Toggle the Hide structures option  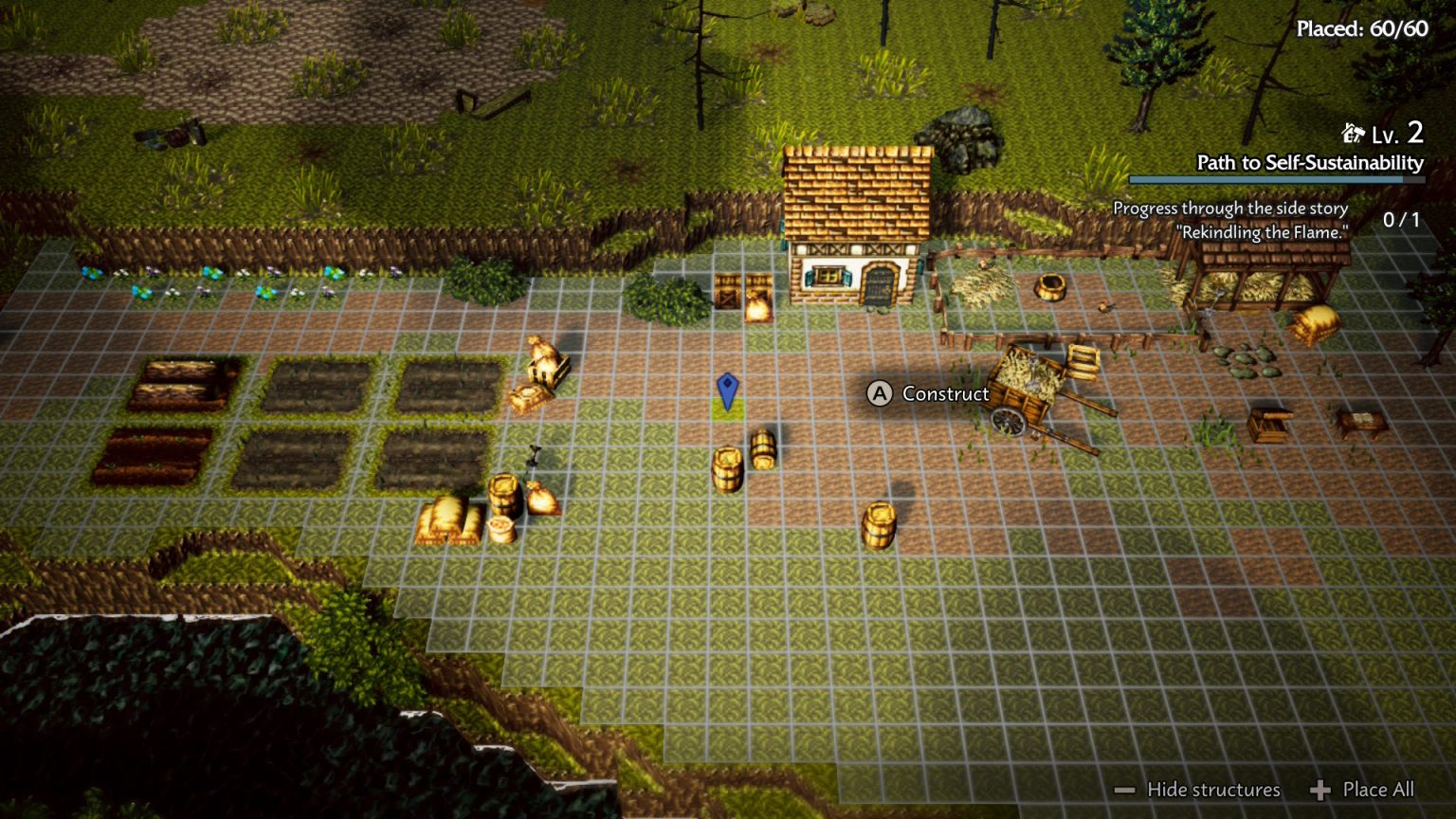[x=1199, y=790]
